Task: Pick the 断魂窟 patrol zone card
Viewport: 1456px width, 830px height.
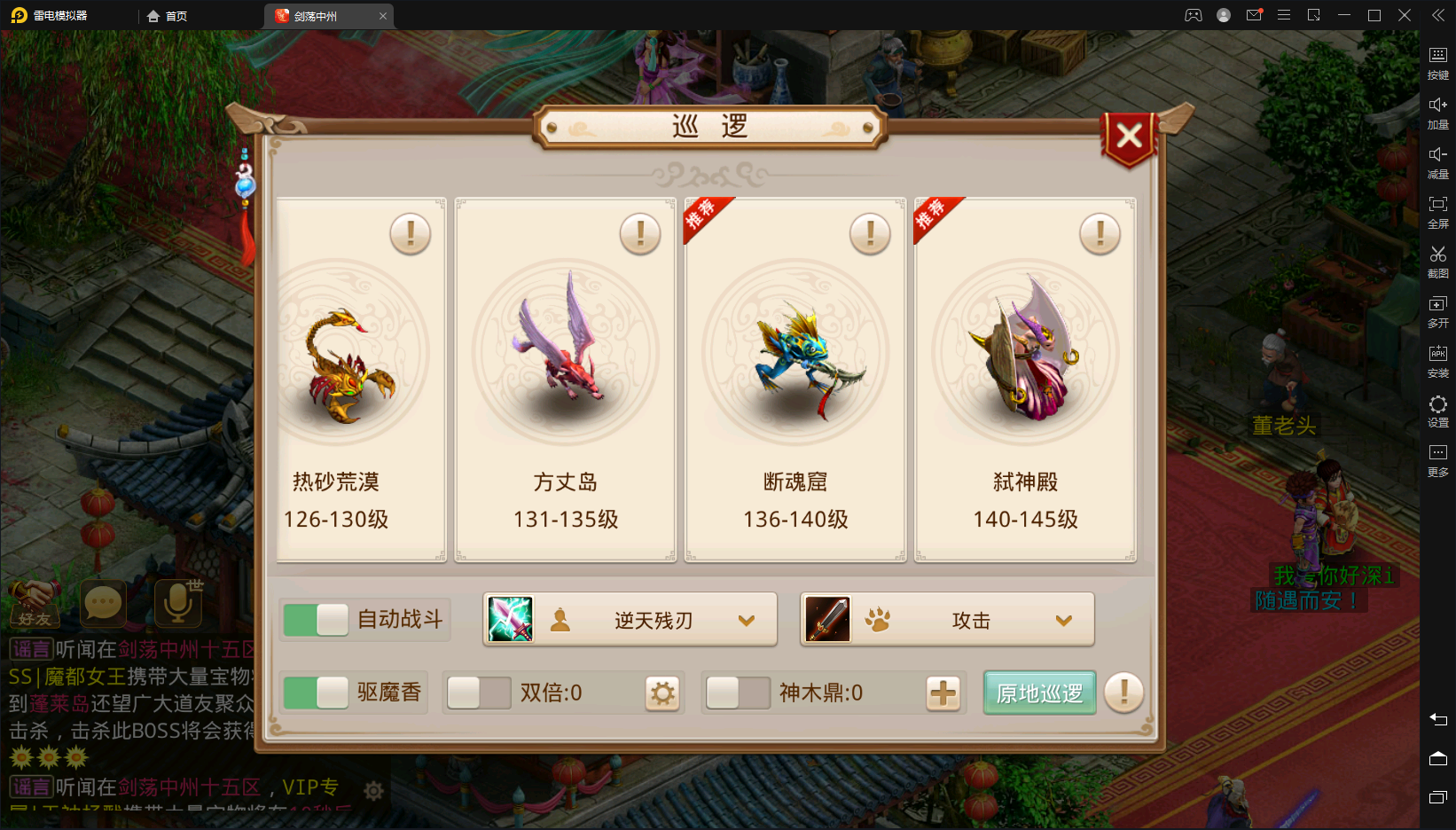Action: tap(795, 380)
